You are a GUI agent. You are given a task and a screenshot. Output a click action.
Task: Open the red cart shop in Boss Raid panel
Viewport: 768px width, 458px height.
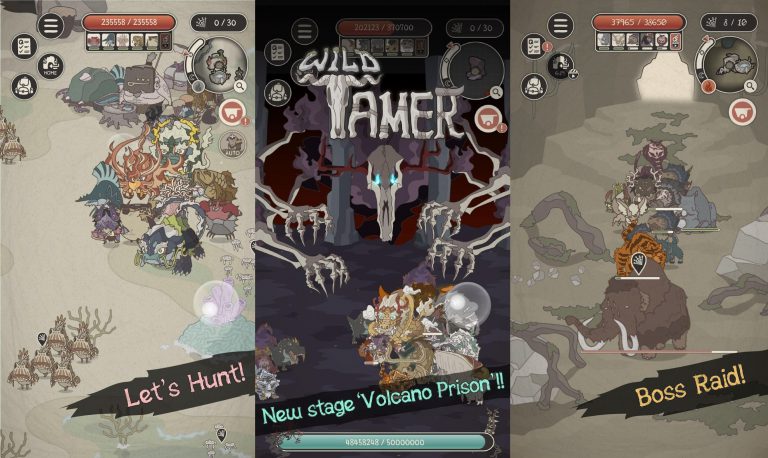(741, 112)
